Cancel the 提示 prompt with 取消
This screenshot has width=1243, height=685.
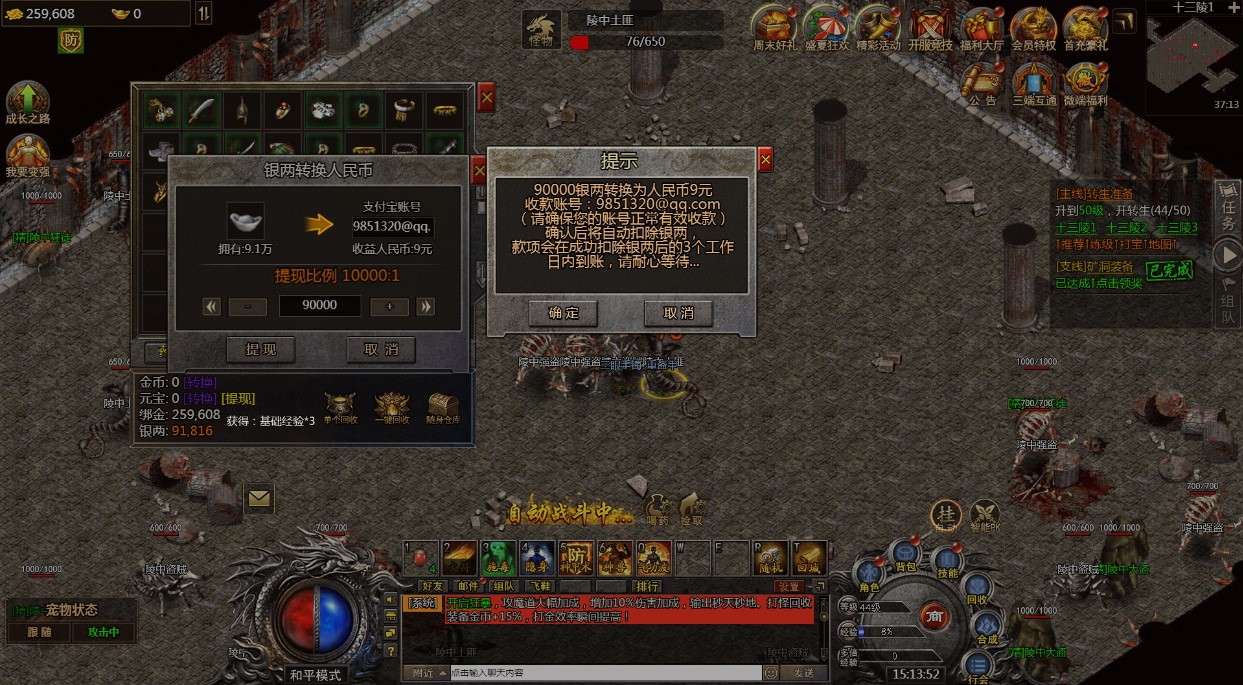678,313
